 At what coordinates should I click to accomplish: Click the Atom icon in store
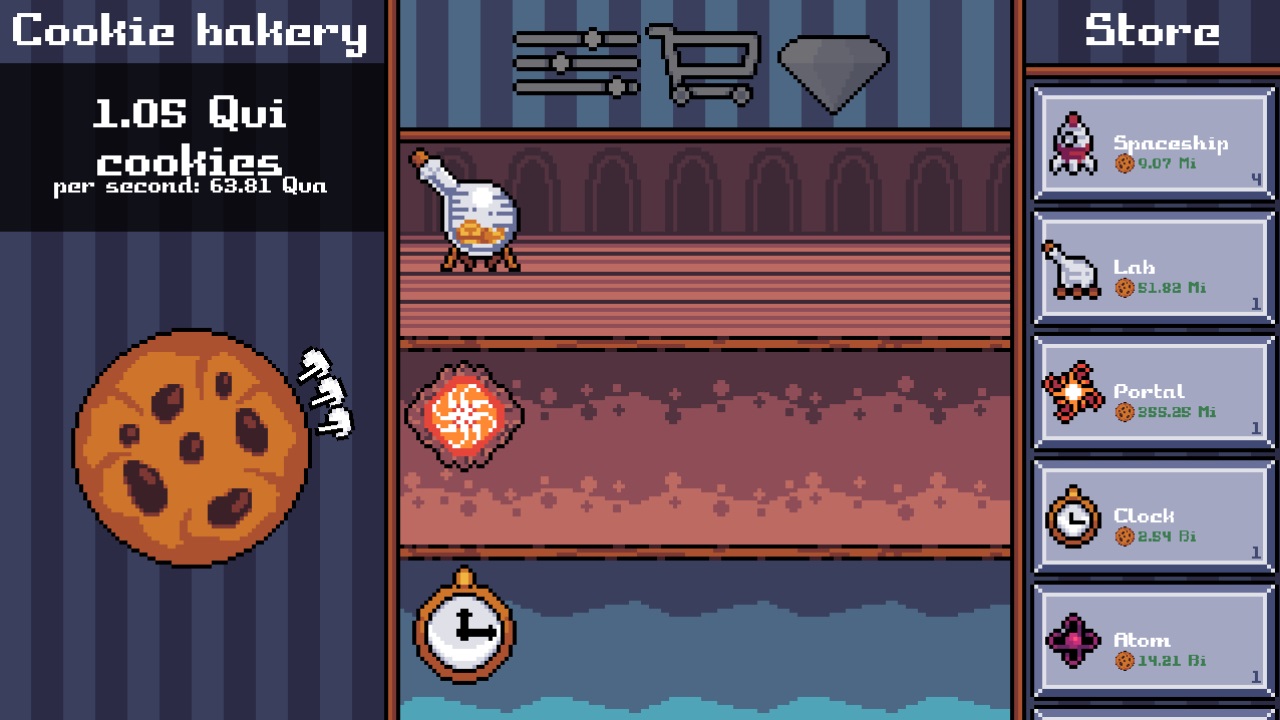click(1072, 640)
